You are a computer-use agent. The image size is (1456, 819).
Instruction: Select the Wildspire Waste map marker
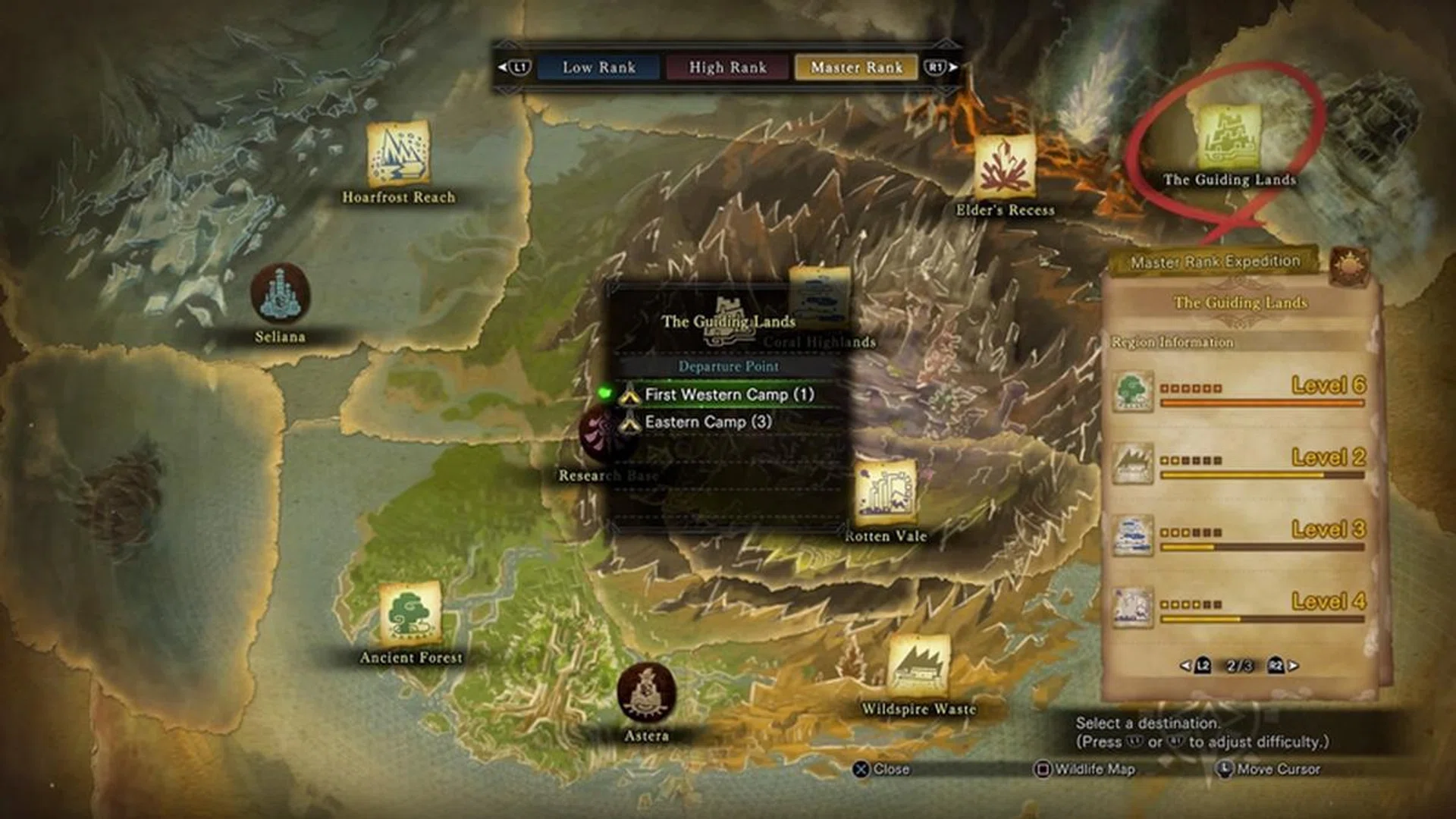point(918,667)
